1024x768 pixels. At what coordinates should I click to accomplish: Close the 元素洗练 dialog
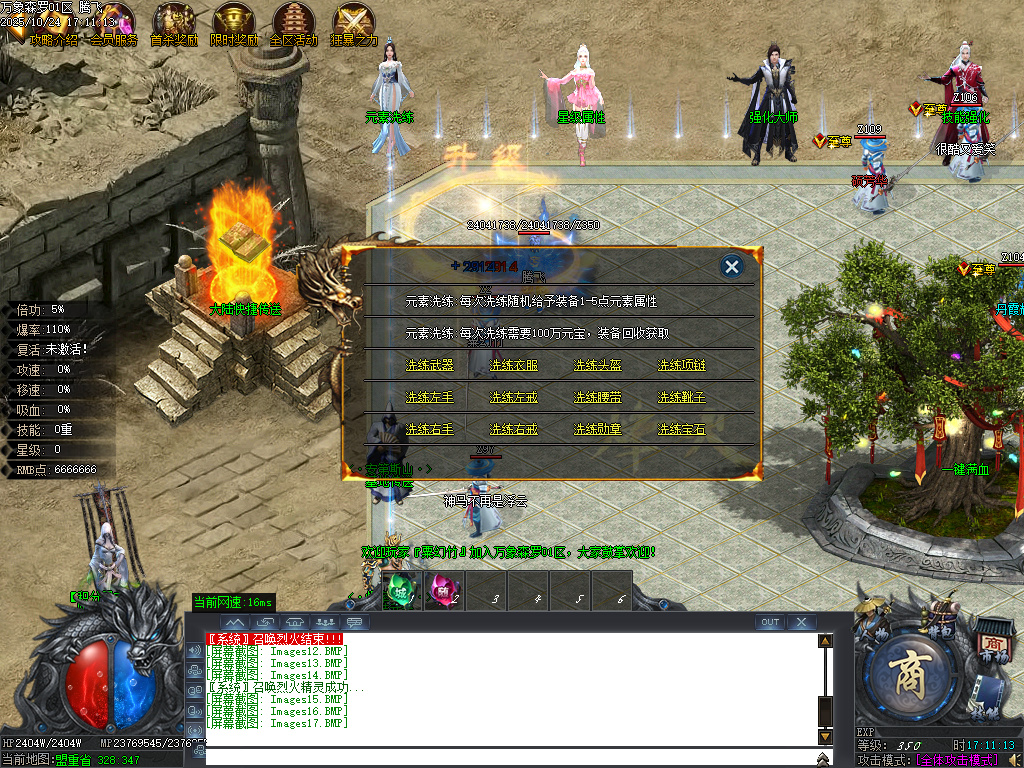pyautogui.click(x=732, y=266)
